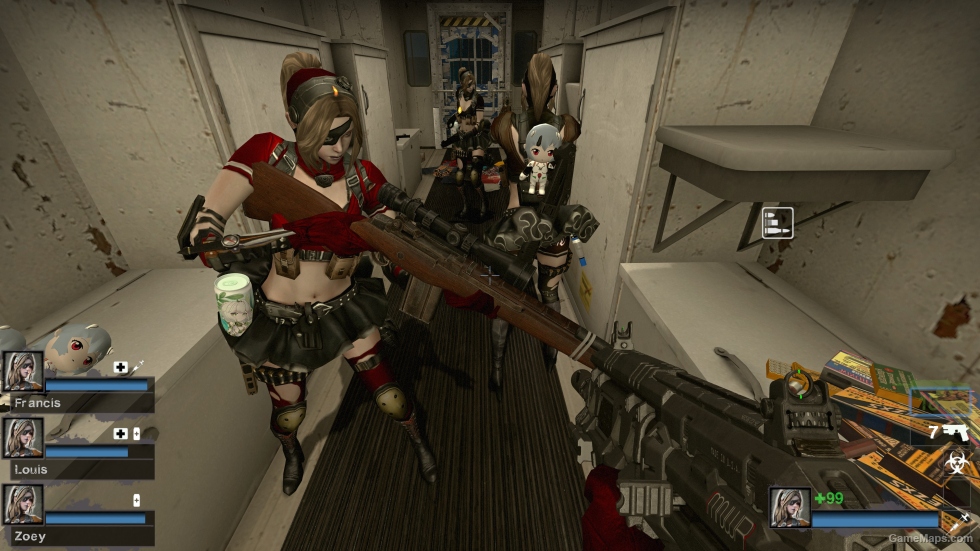Viewport: 980px width, 551px height.
Task: Select Francis's teammate portrait
Action: click(23, 372)
